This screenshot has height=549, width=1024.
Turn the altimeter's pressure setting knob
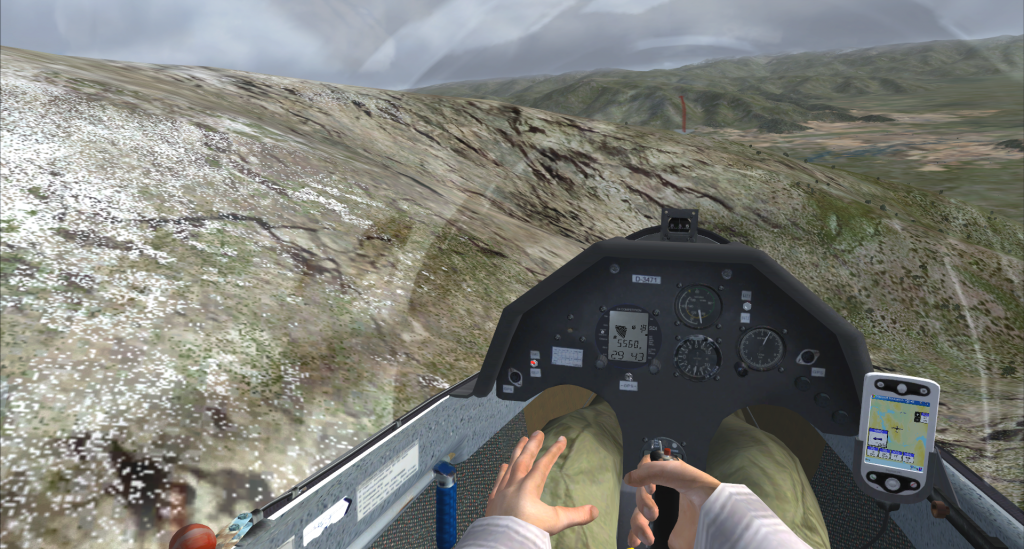[x=741, y=370]
